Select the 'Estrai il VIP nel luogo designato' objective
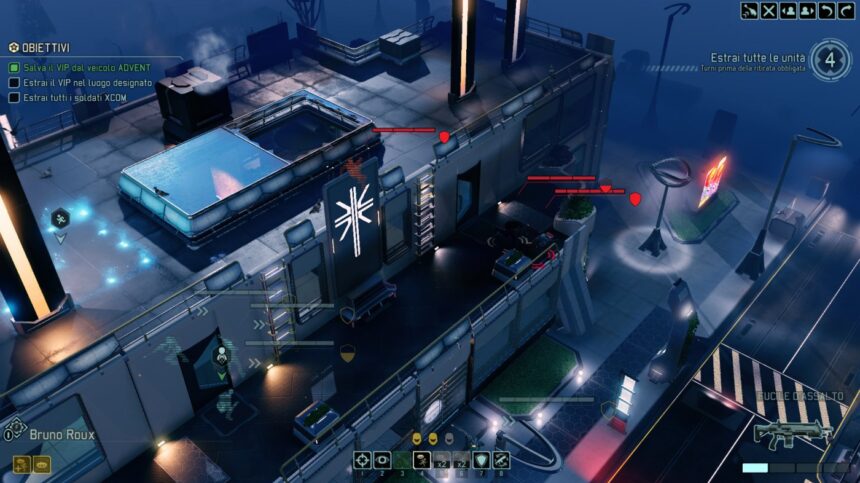860x483 pixels. point(87,82)
